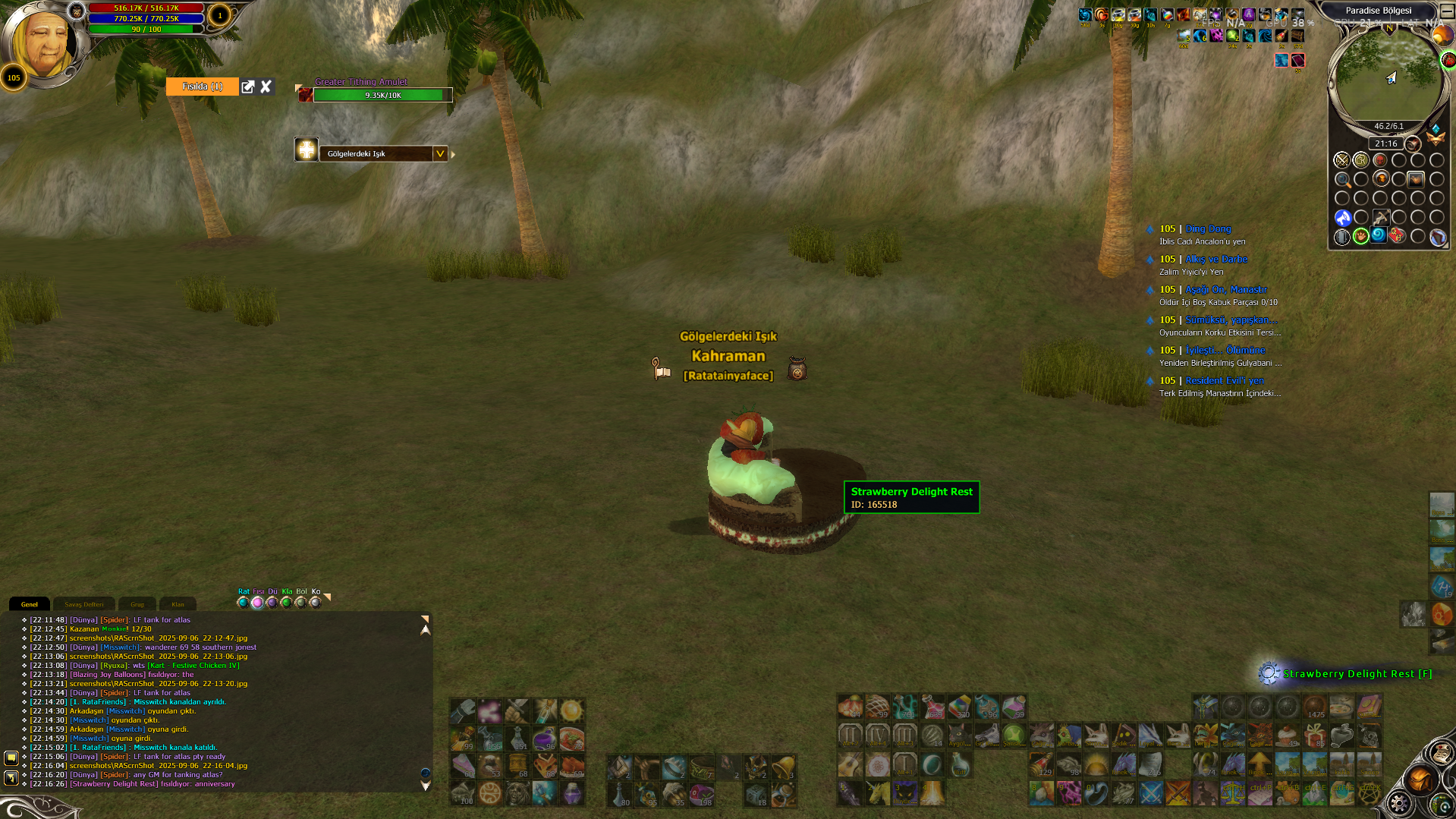Expand the Gölgelerdeki Işık dropdown
Screen dimensions: 1456x819
pyautogui.click(x=439, y=153)
